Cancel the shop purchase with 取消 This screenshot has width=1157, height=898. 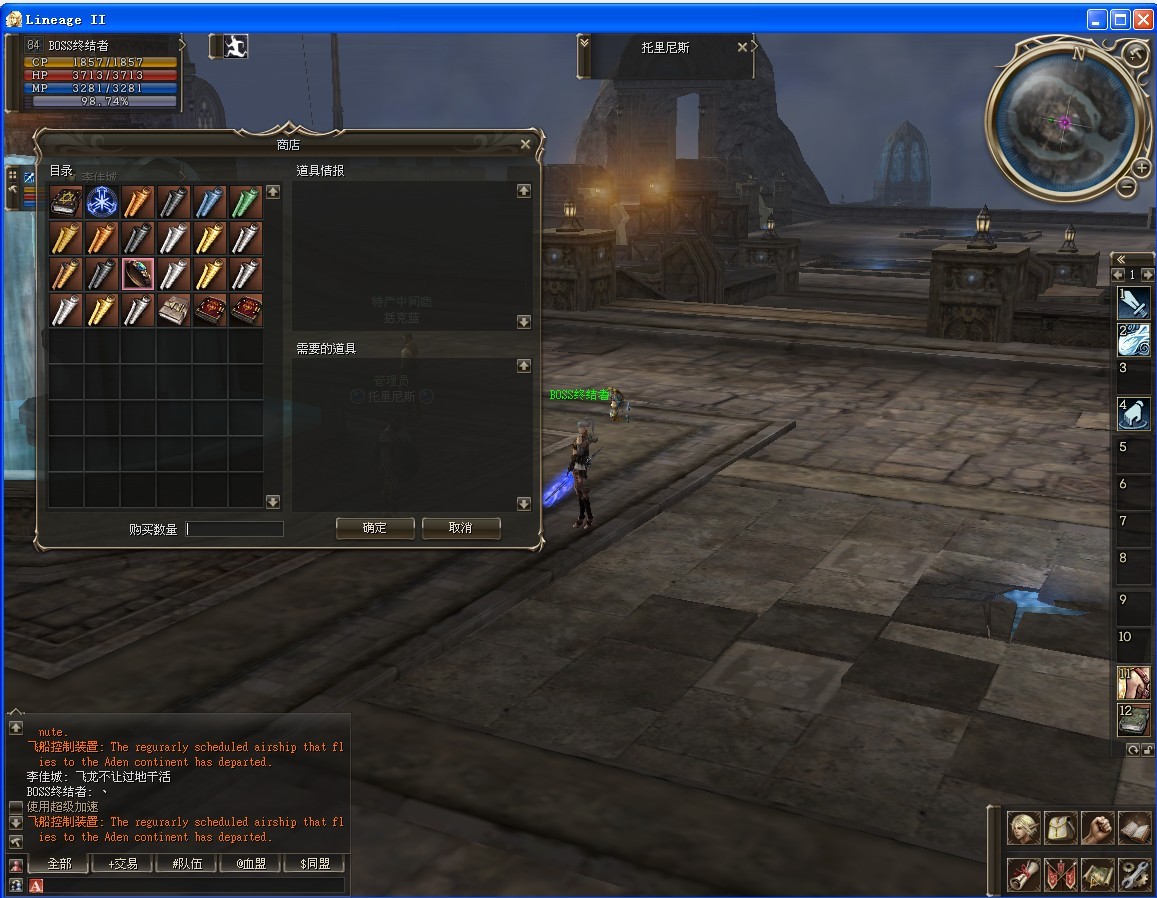(x=460, y=528)
